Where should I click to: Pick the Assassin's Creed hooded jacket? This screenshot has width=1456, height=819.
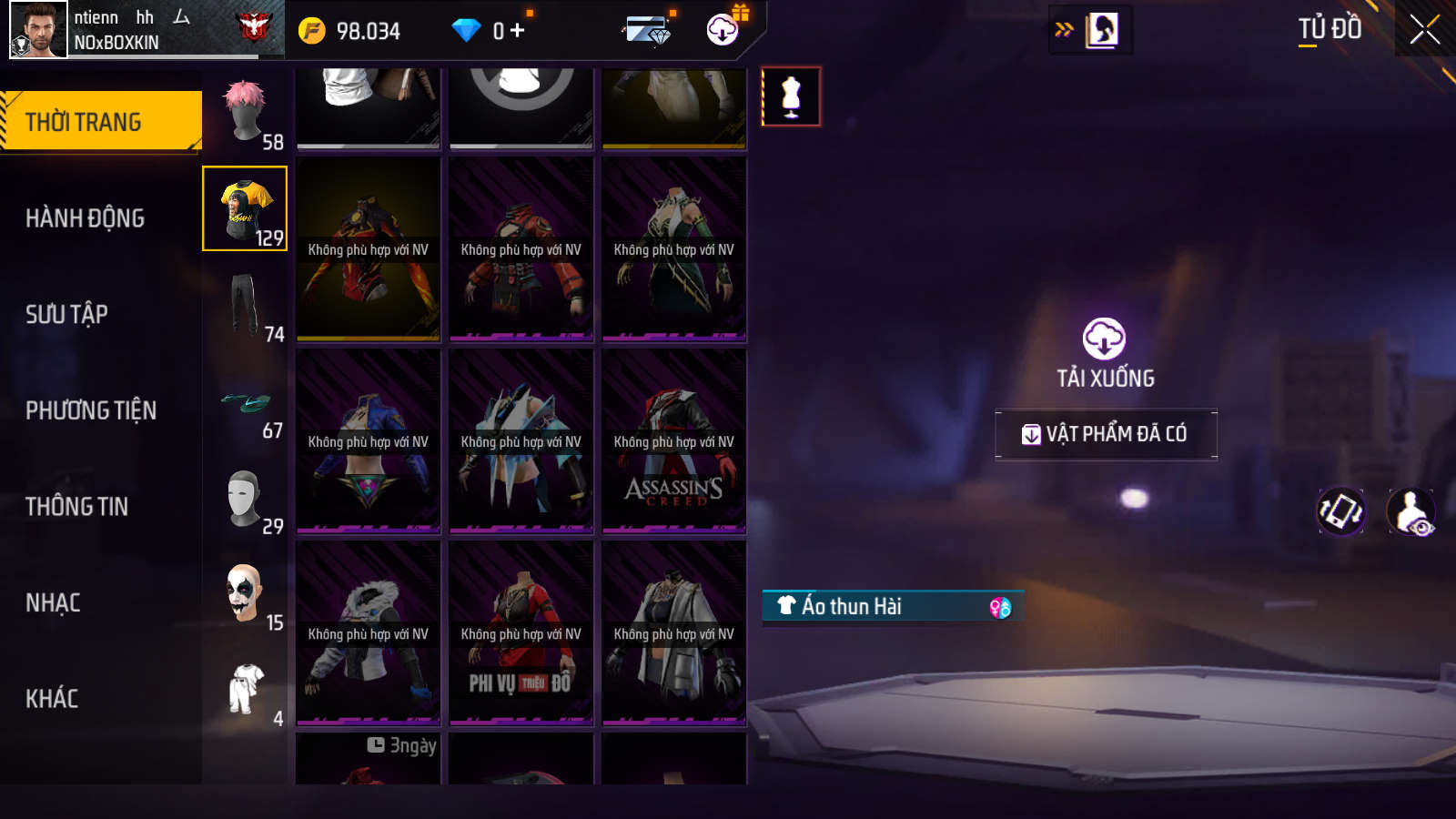[673, 441]
